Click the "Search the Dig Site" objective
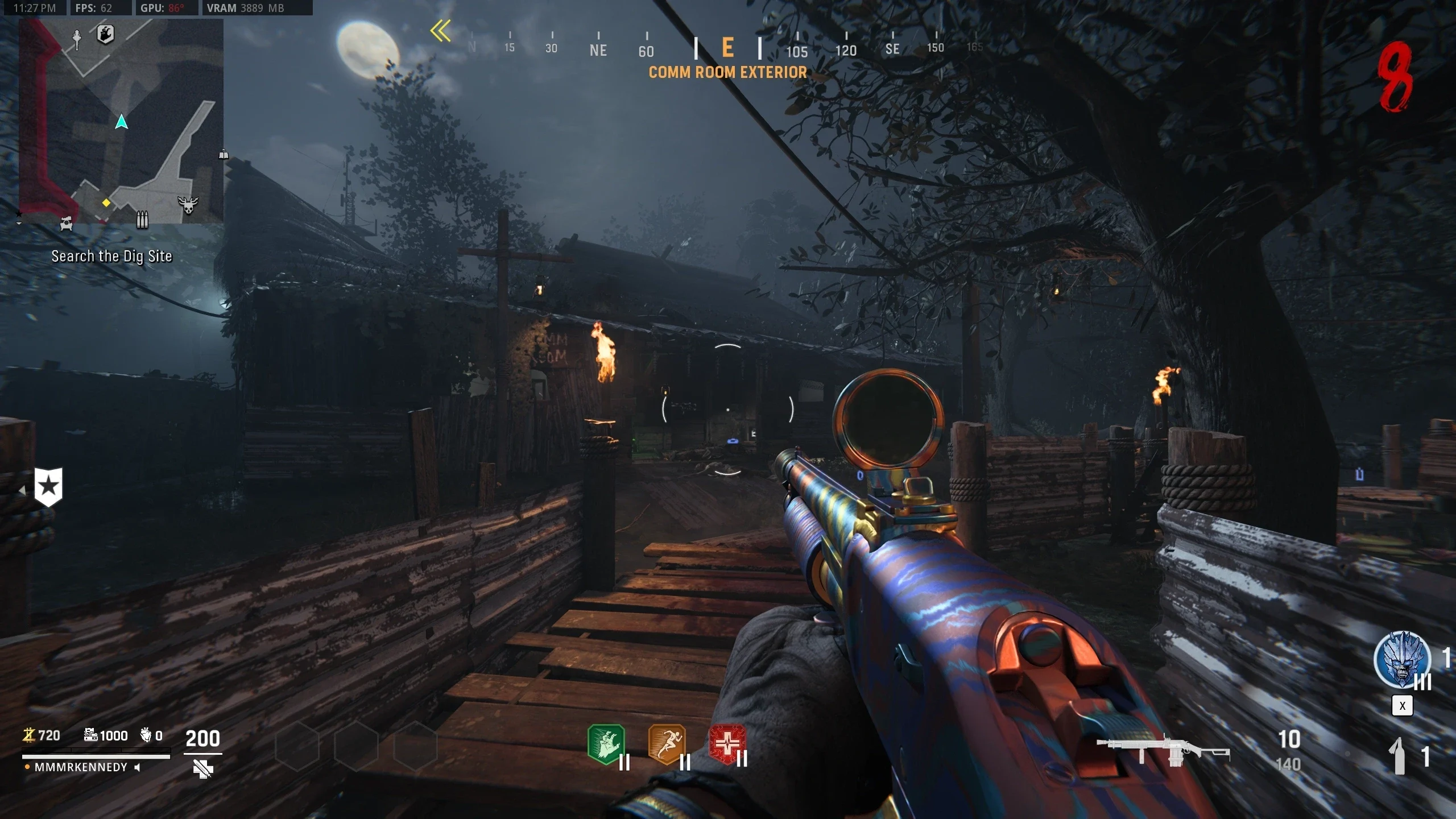The image size is (1456, 819). tap(111, 257)
